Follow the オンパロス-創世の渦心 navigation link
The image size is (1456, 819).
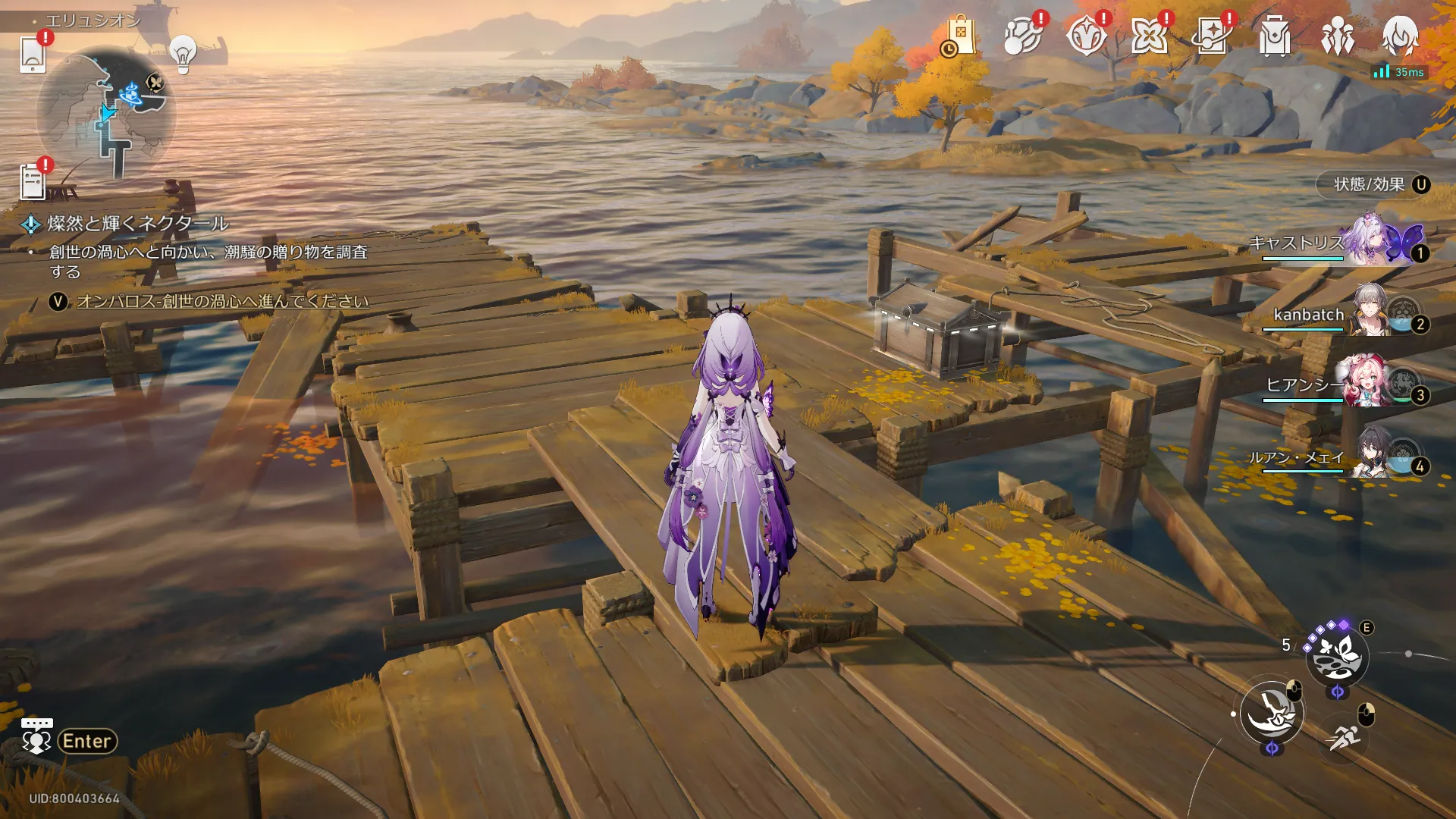coord(222,301)
